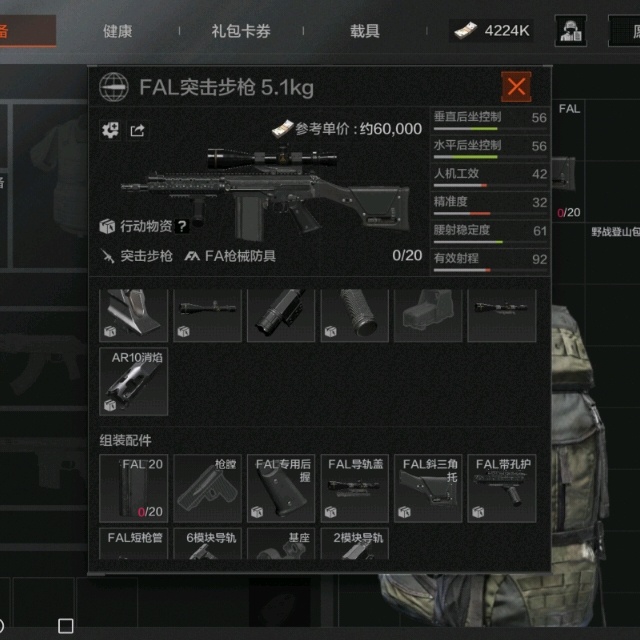Select the FAL短枪管 barrel part
The height and width of the screenshot is (640, 640).
pos(134,549)
